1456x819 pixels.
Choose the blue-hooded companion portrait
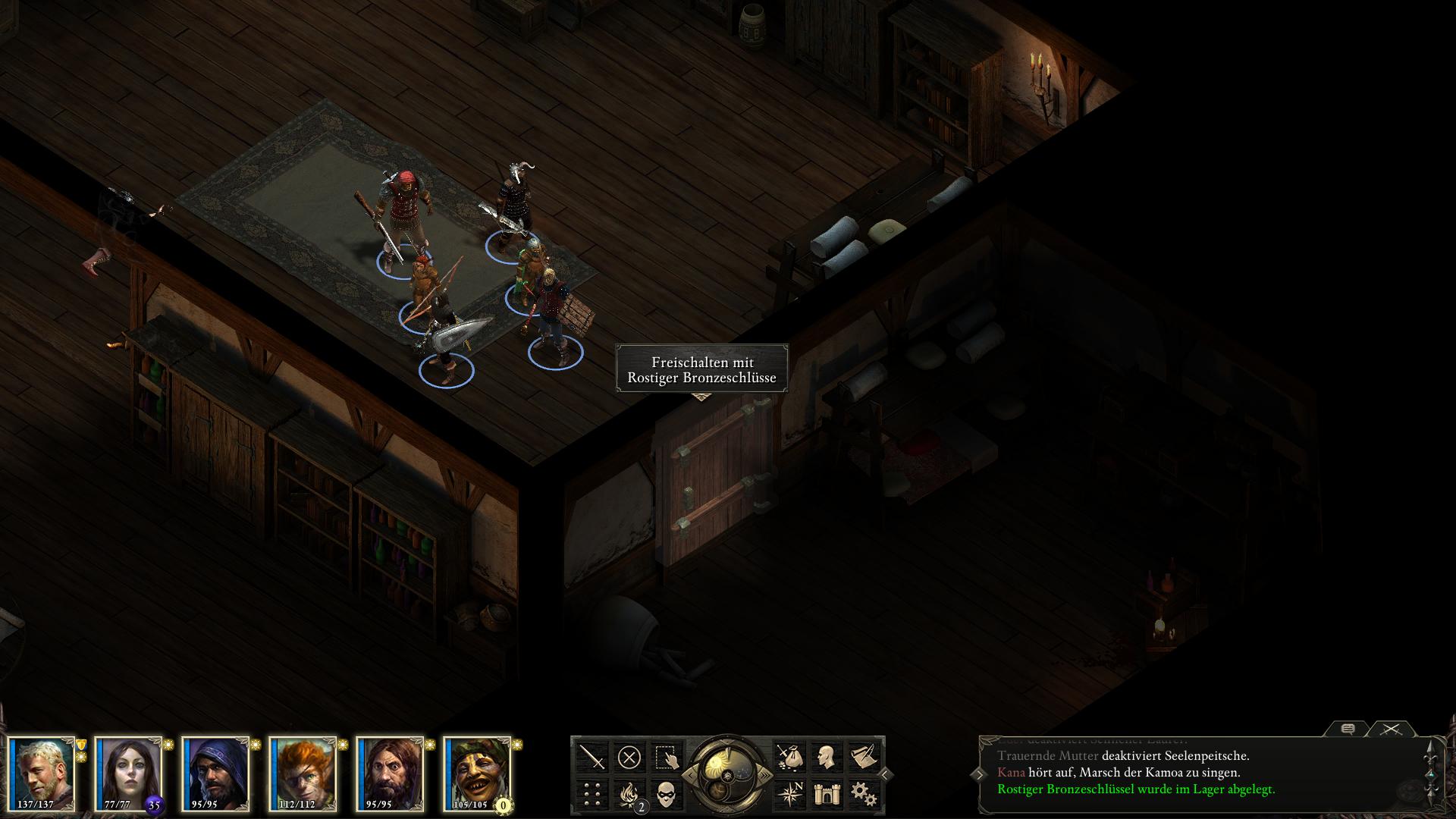(x=215, y=773)
